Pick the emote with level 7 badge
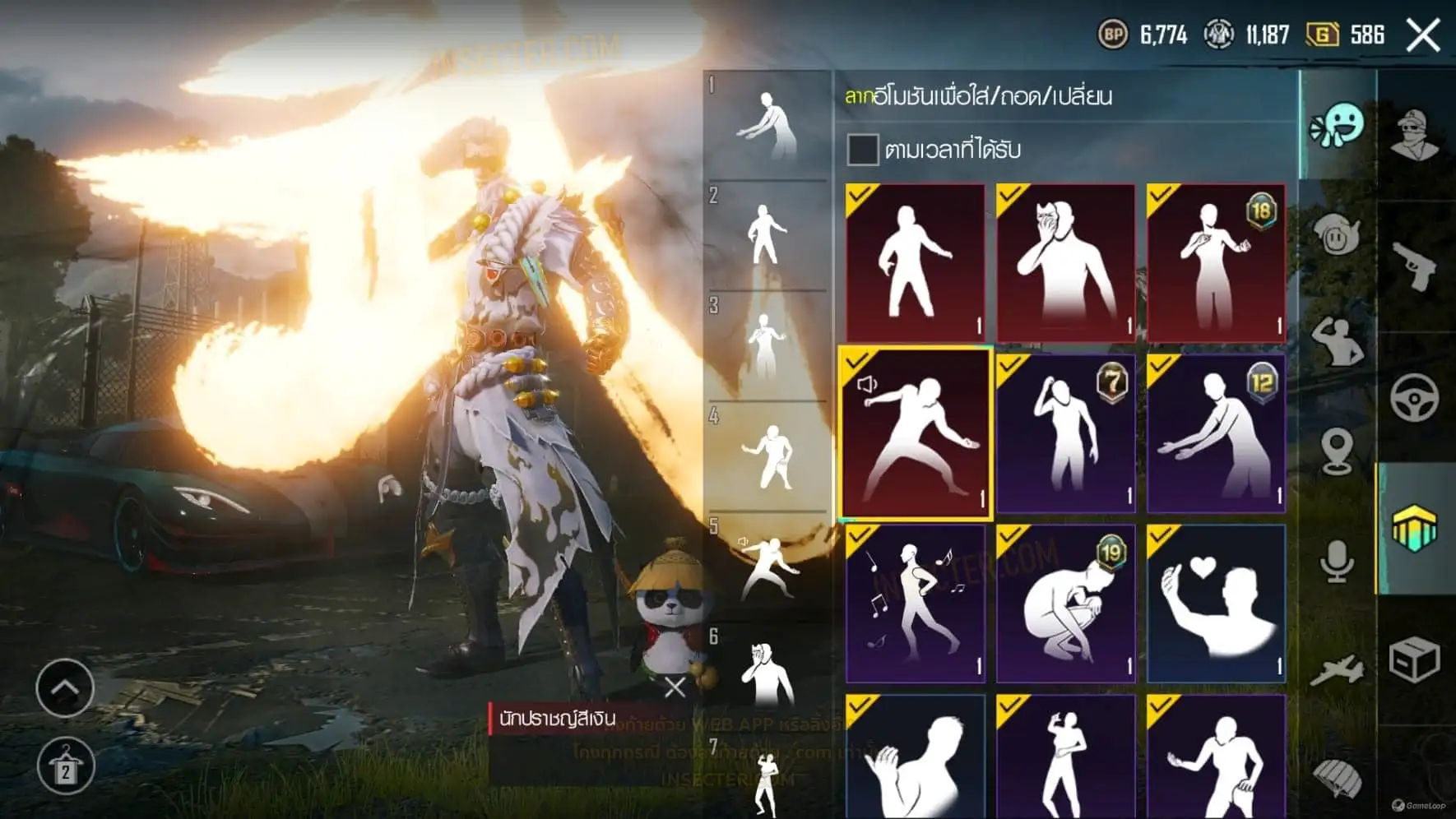The width and height of the screenshot is (1456, 819). [1065, 433]
